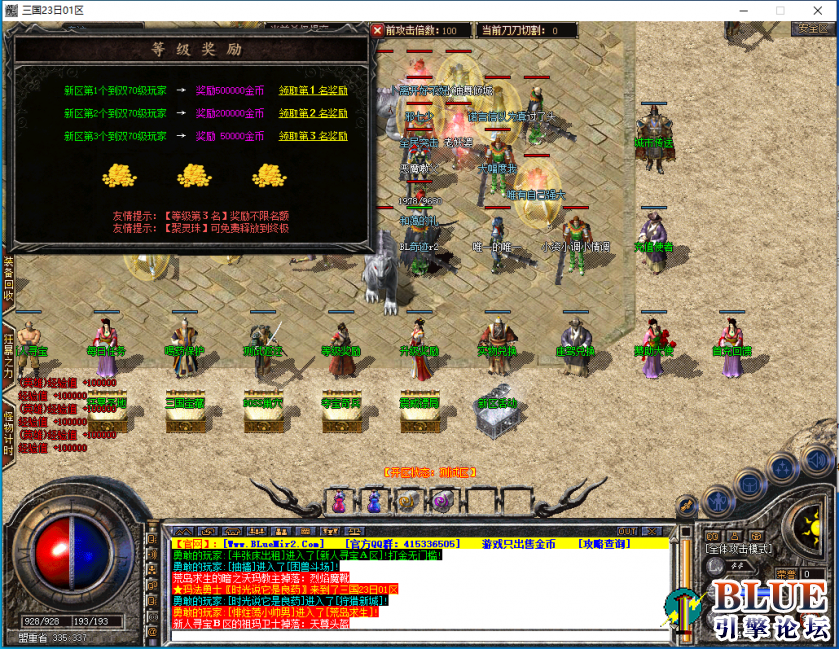Use the first red potion in belt
Image resolution: width=839 pixels, height=649 pixels.
coord(339,500)
